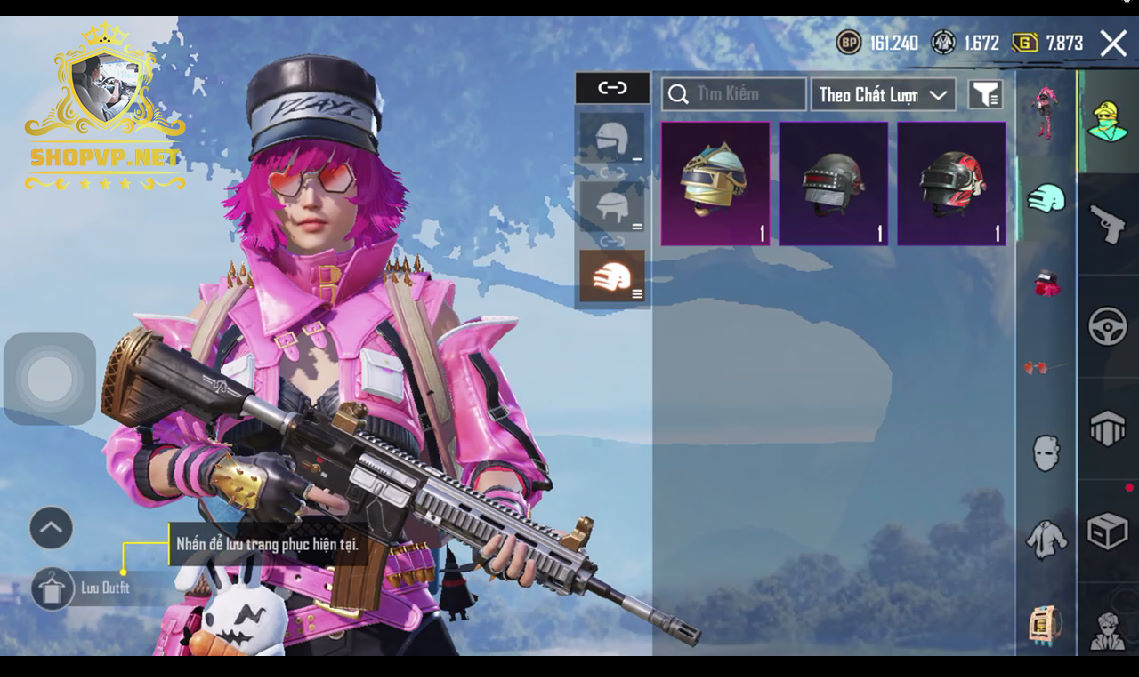Expand the up-arrow circle button

coord(51,527)
